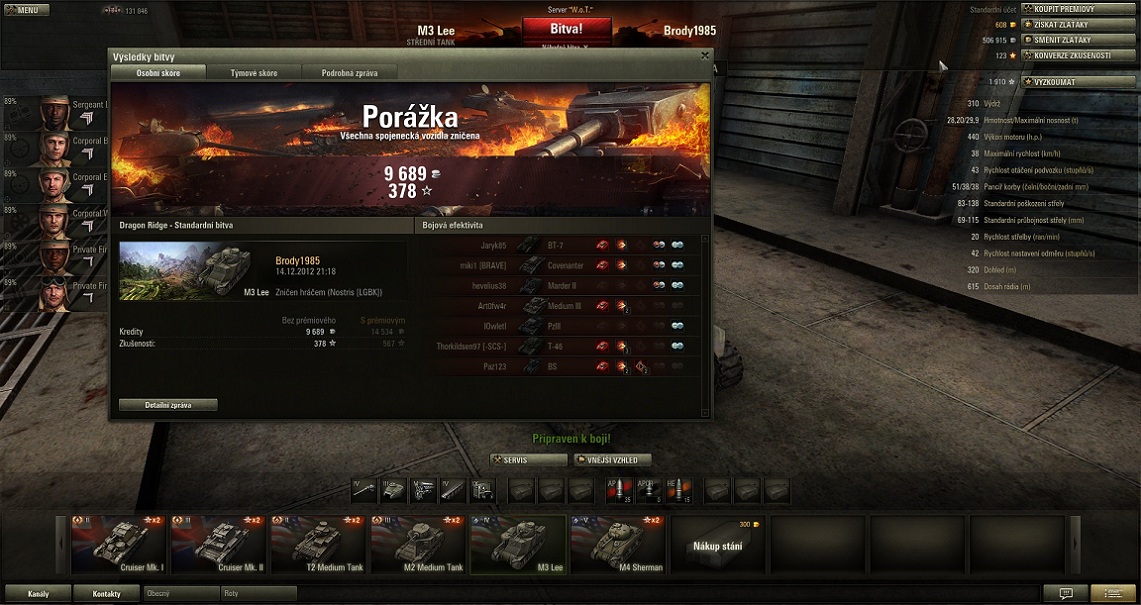Open the SERVIS tank service
Viewport: 1141px width, 605px height.
[527, 460]
